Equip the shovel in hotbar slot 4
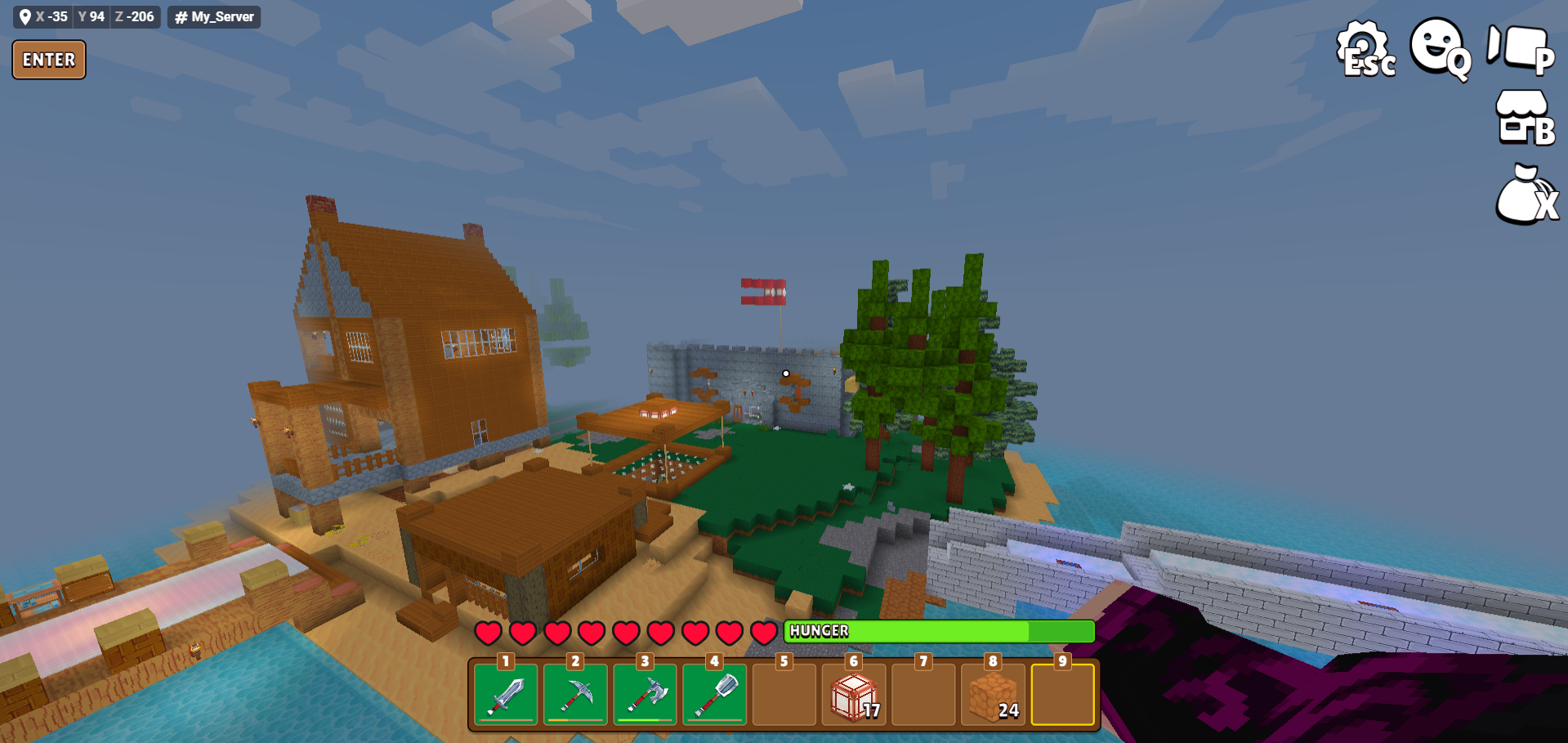The width and height of the screenshot is (1568, 743). pos(715,695)
